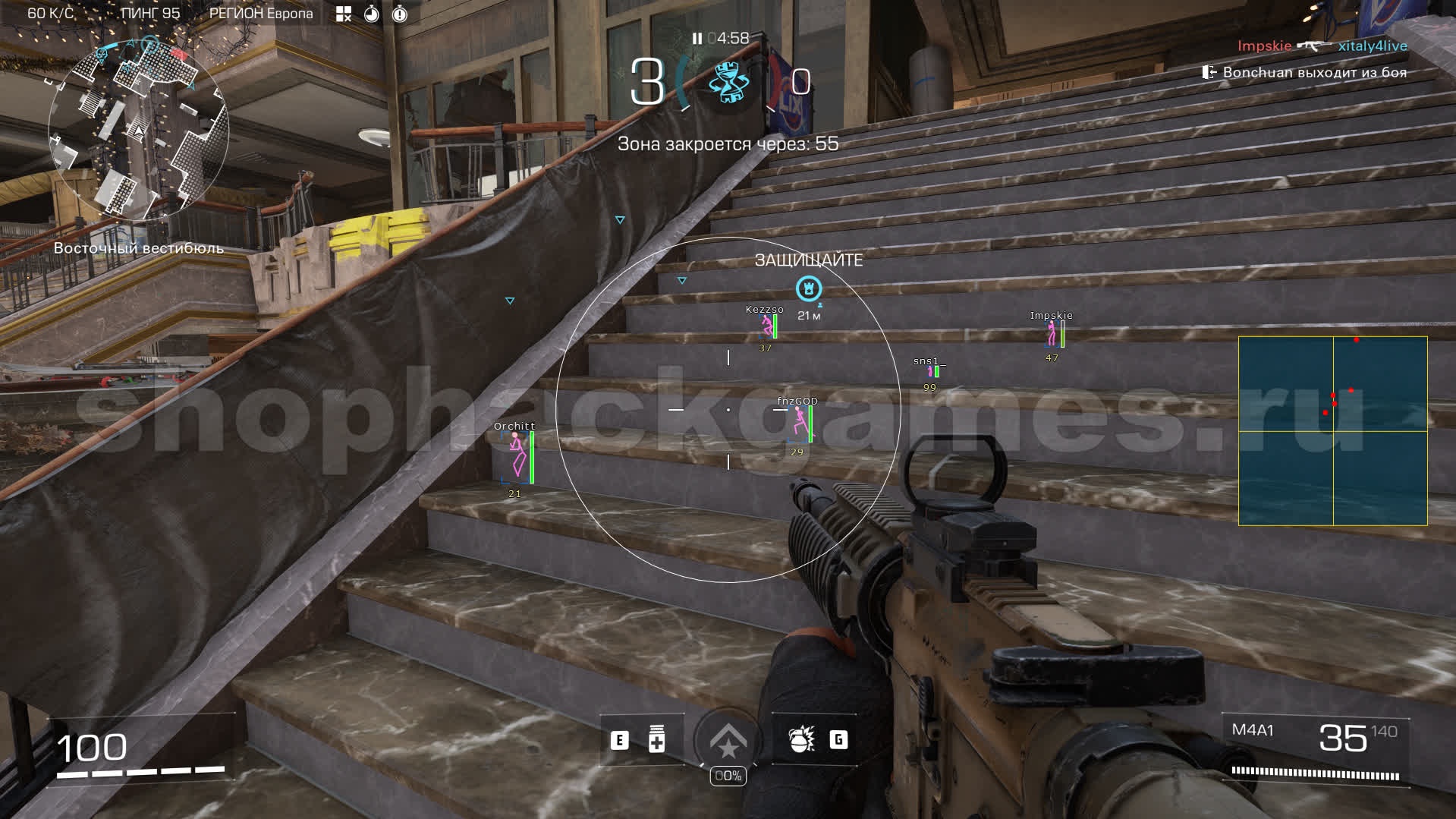Click the ЗАЩИЩАЙТЕ crown objective marker
This screenshot has height=819, width=1456.
809,288
